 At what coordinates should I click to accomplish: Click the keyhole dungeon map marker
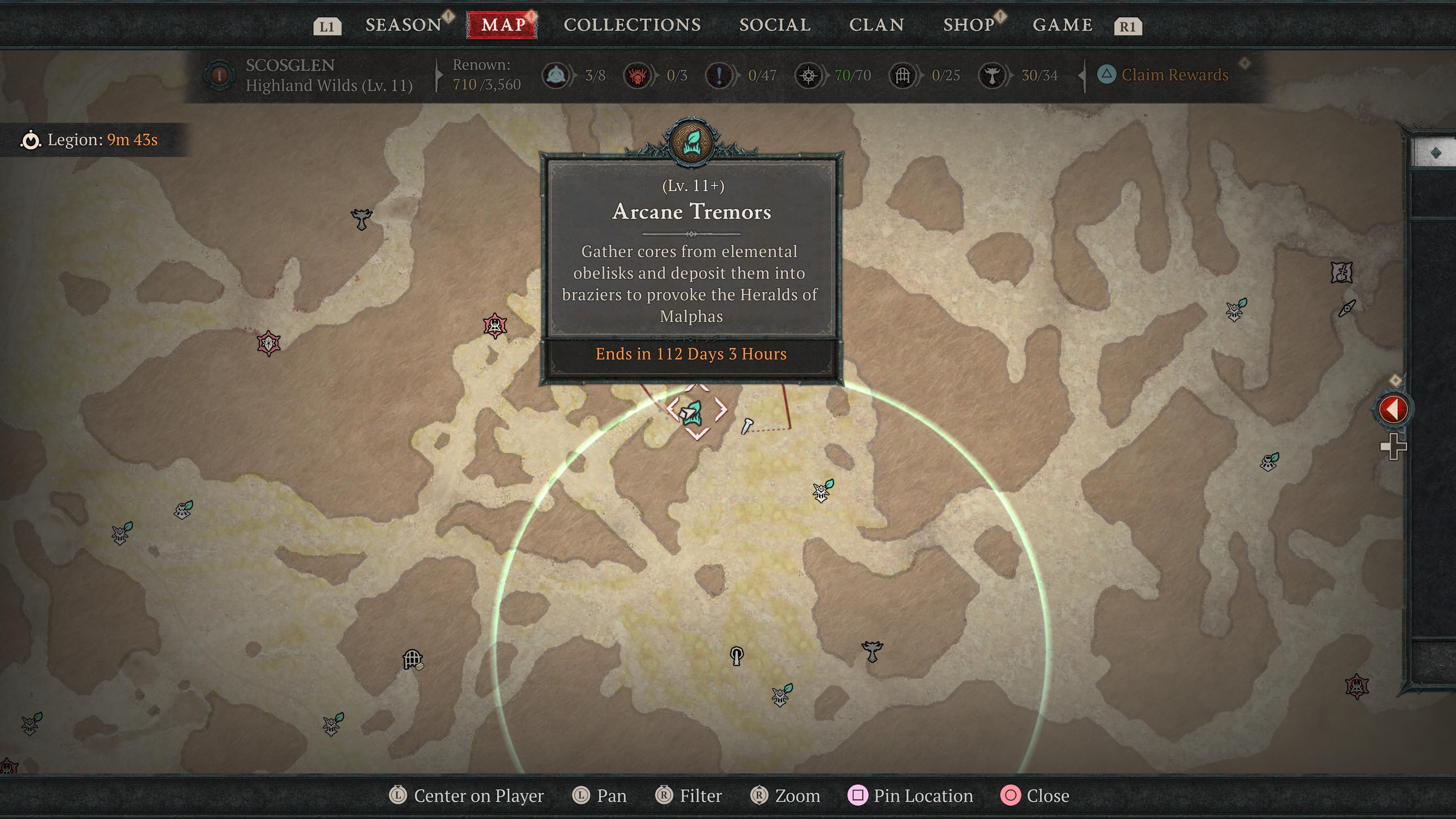click(736, 656)
